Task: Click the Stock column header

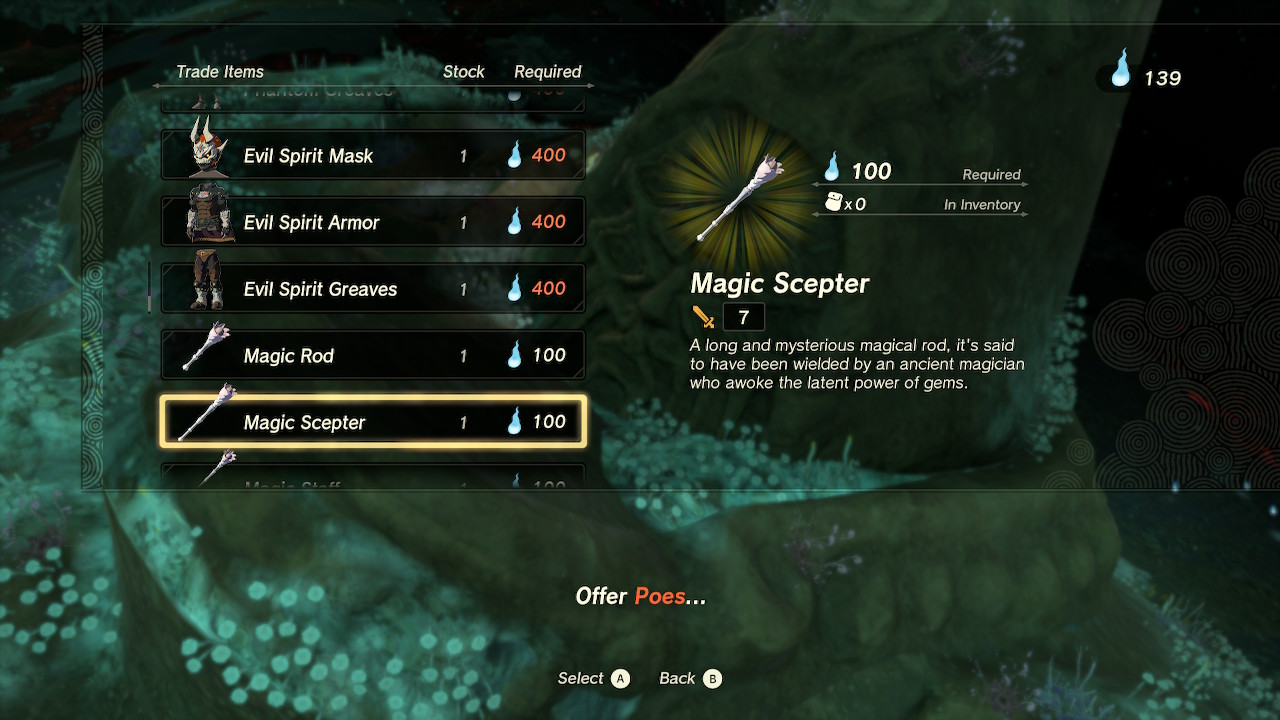Action: pos(464,72)
